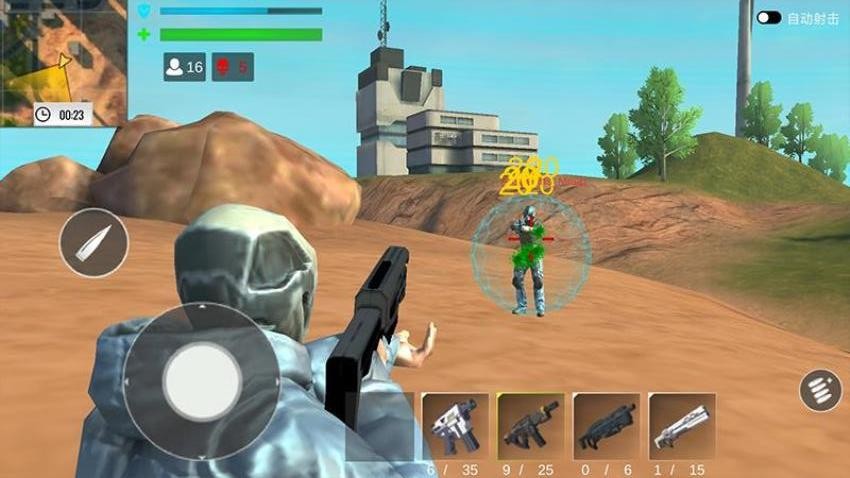Tap the round ammo reload button
The width and height of the screenshot is (850, 478).
pos(819,390)
